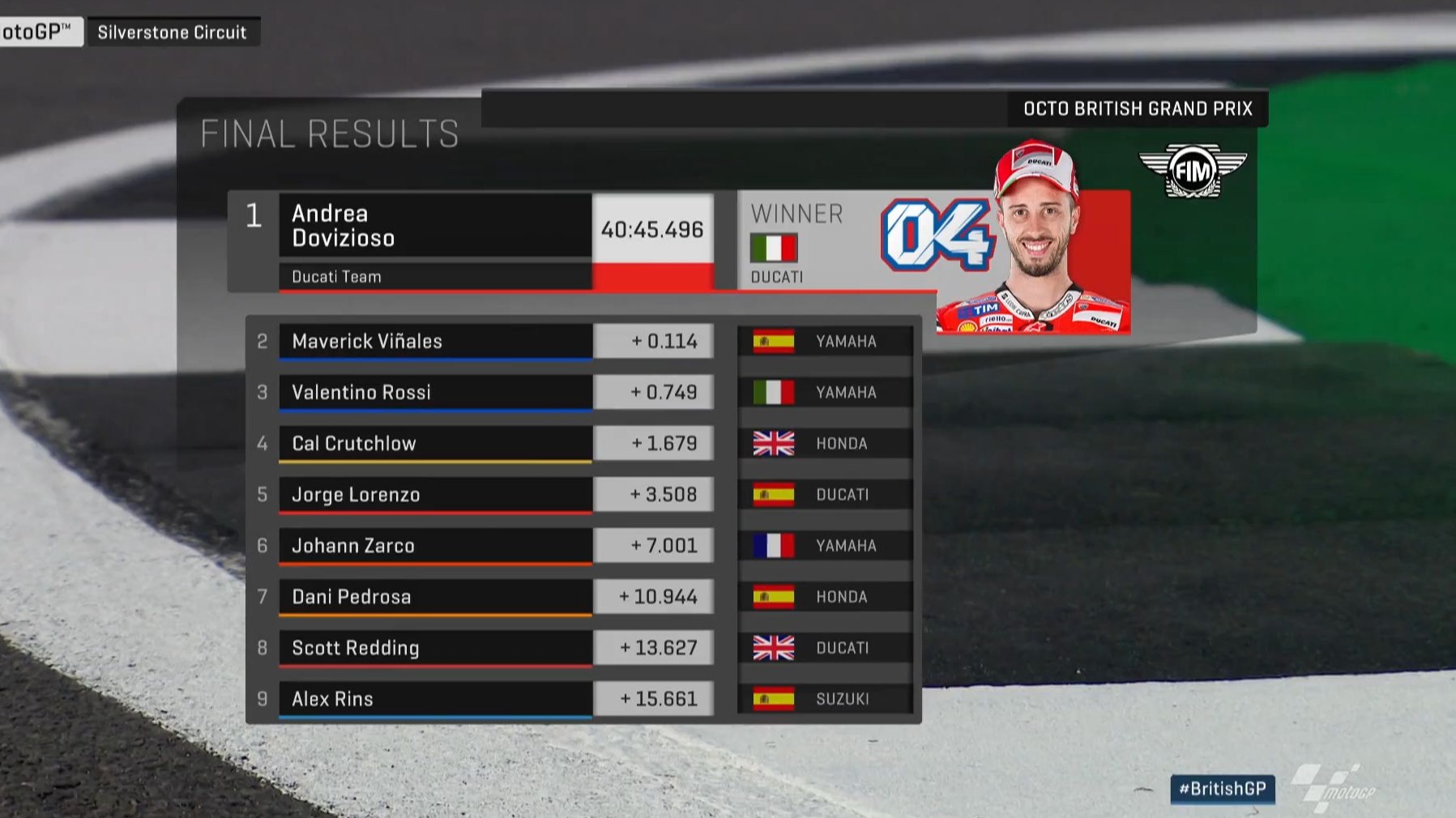This screenshot has width=1456, height=818.
Task: Click the FIM logo
Action: 1192,171
